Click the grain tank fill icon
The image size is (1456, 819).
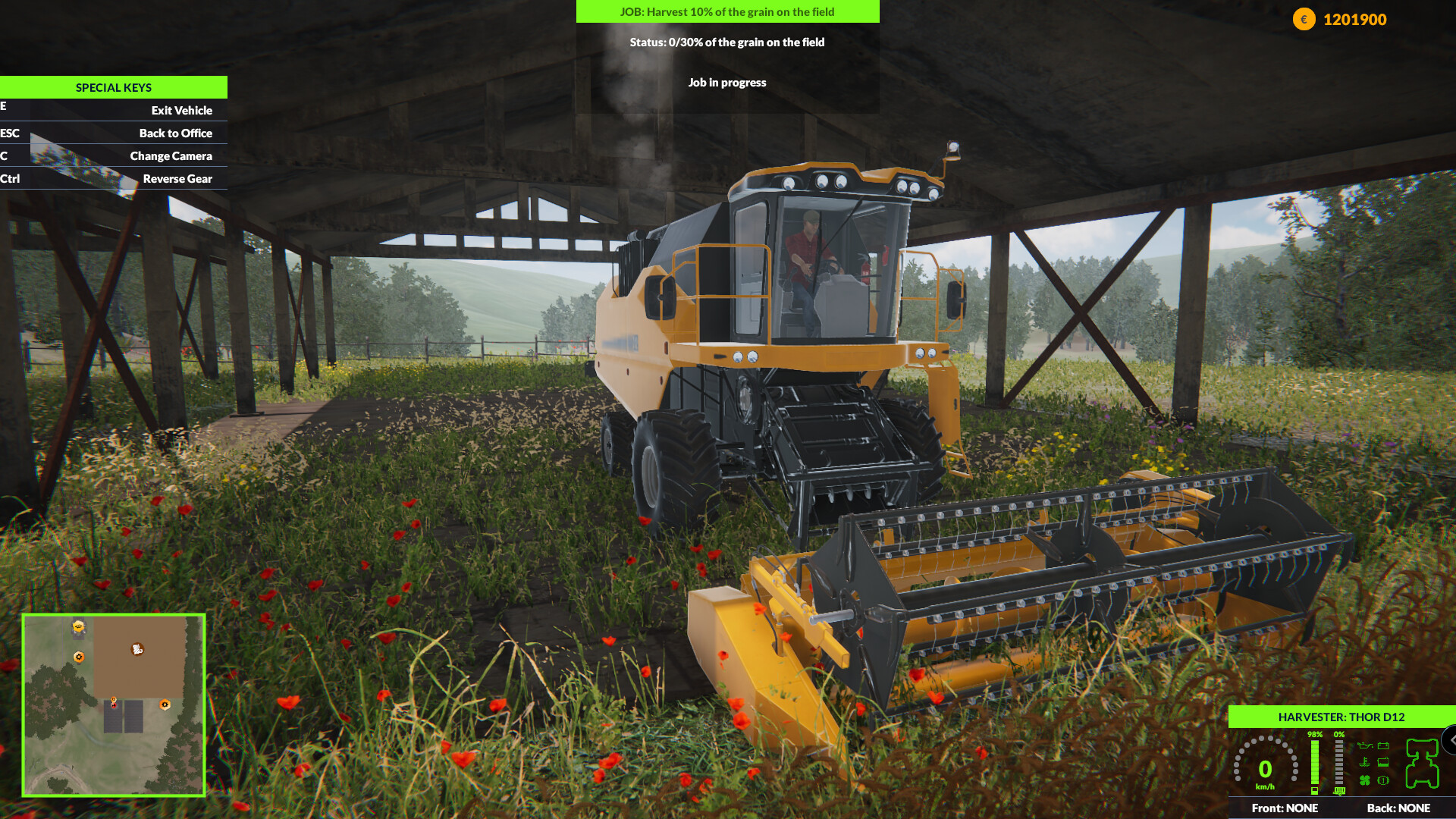pos(1383,762)
